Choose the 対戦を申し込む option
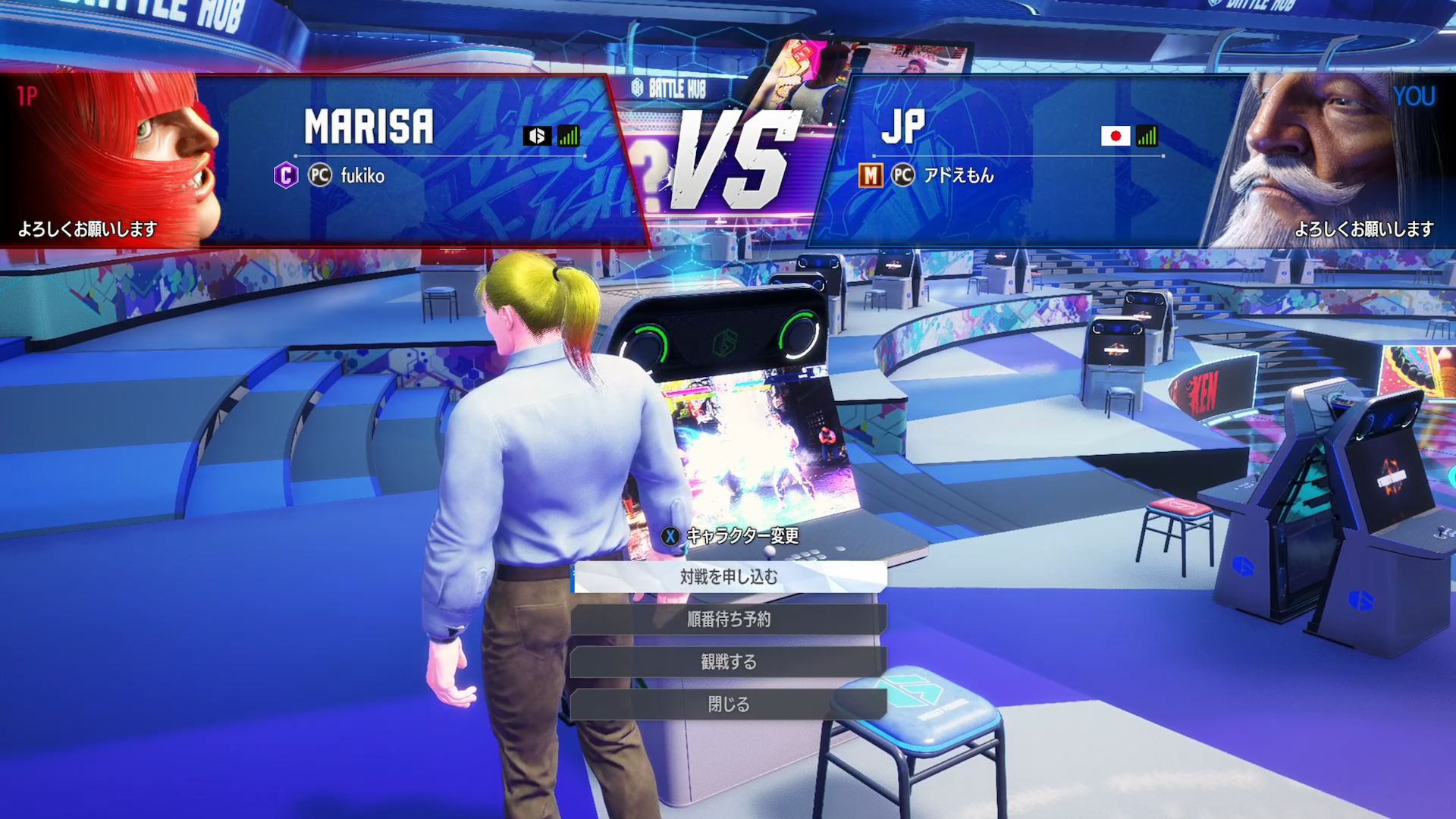Viewport: 1456px width, 819px height. (728, 576)
